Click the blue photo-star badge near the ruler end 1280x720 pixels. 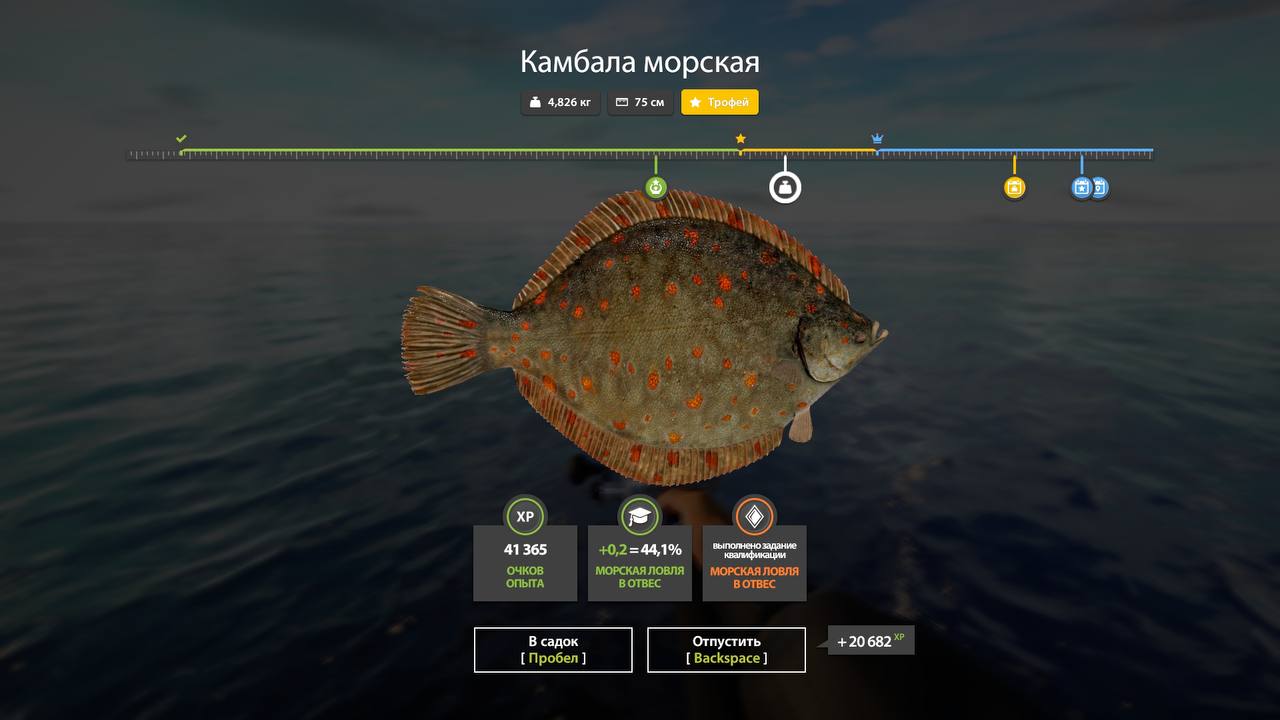point(1081,186)
